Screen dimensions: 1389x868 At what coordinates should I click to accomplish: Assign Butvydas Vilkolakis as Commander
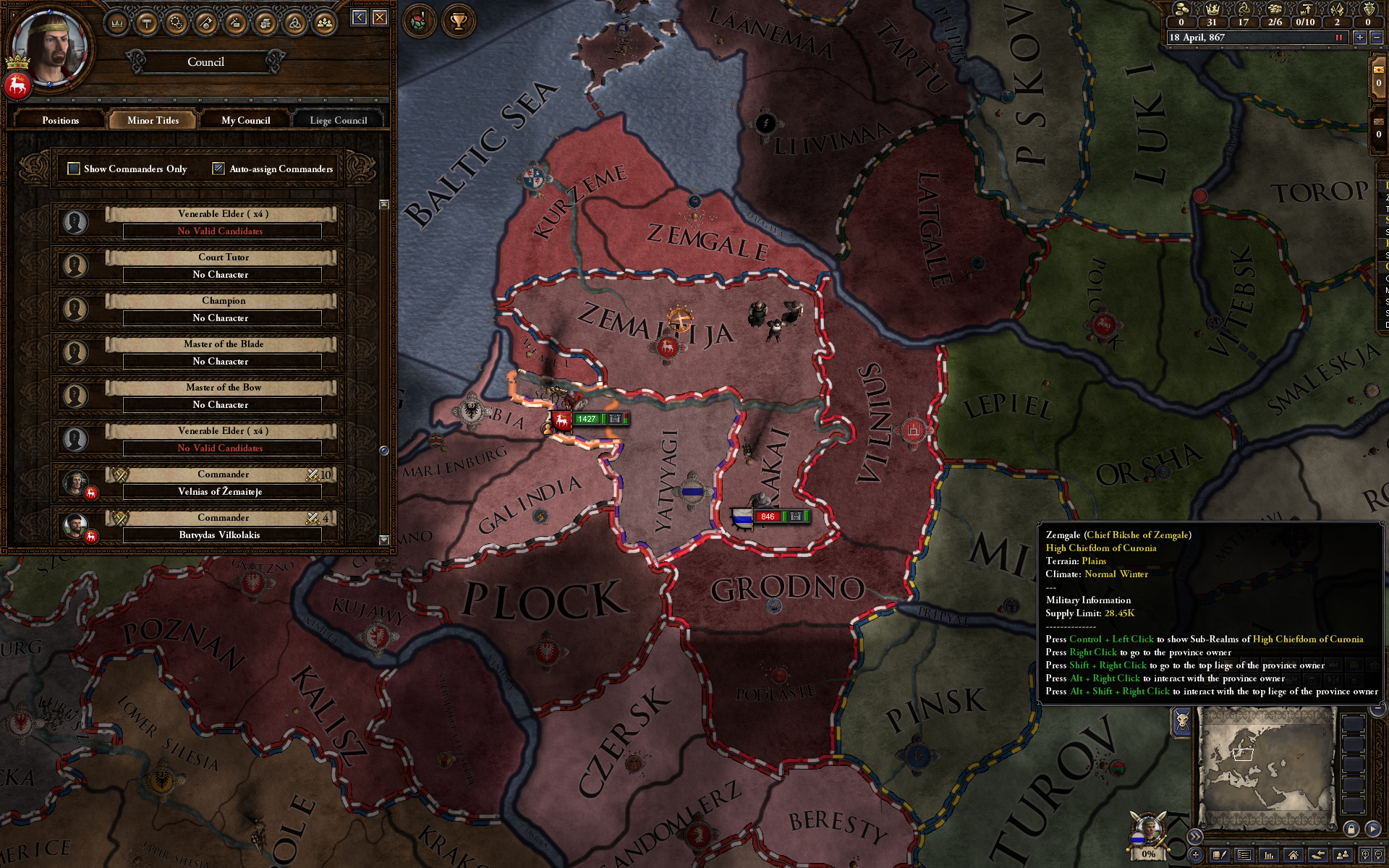[222, 535]
